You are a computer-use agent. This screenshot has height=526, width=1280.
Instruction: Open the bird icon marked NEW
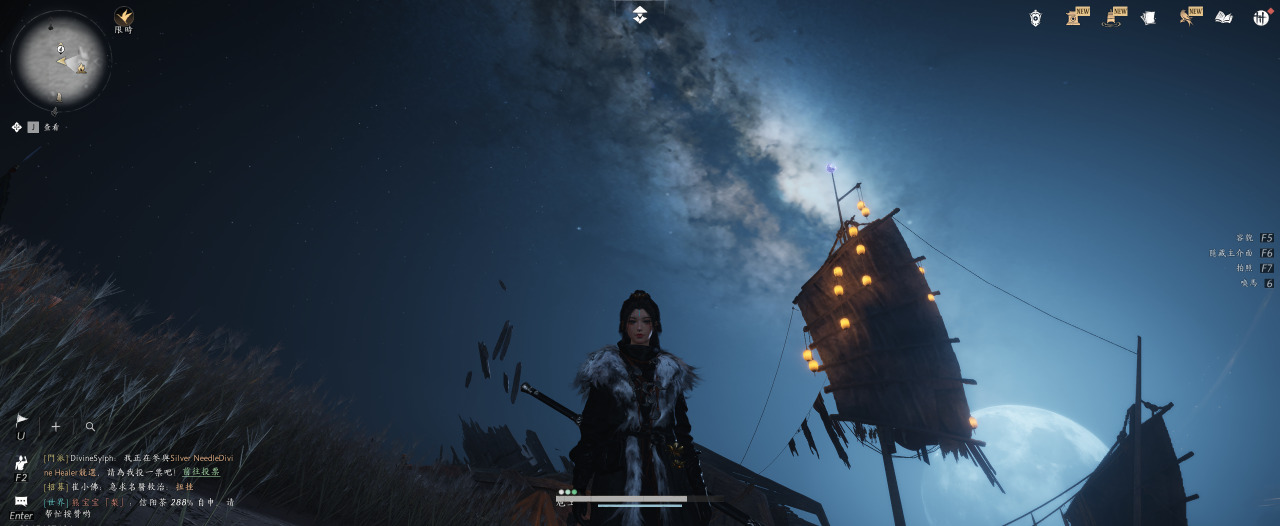tap(1186, 18)
